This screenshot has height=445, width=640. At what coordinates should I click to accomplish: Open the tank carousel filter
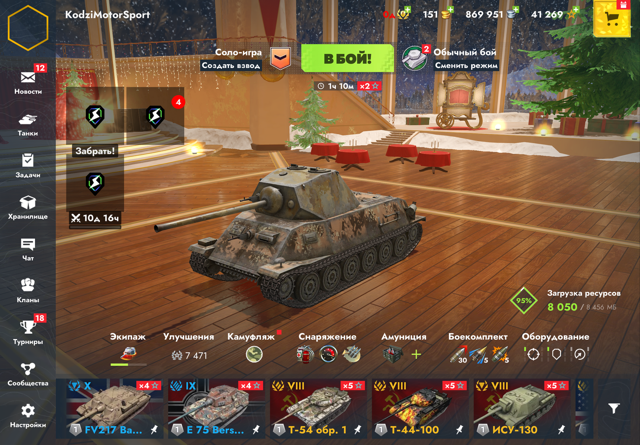614,408
